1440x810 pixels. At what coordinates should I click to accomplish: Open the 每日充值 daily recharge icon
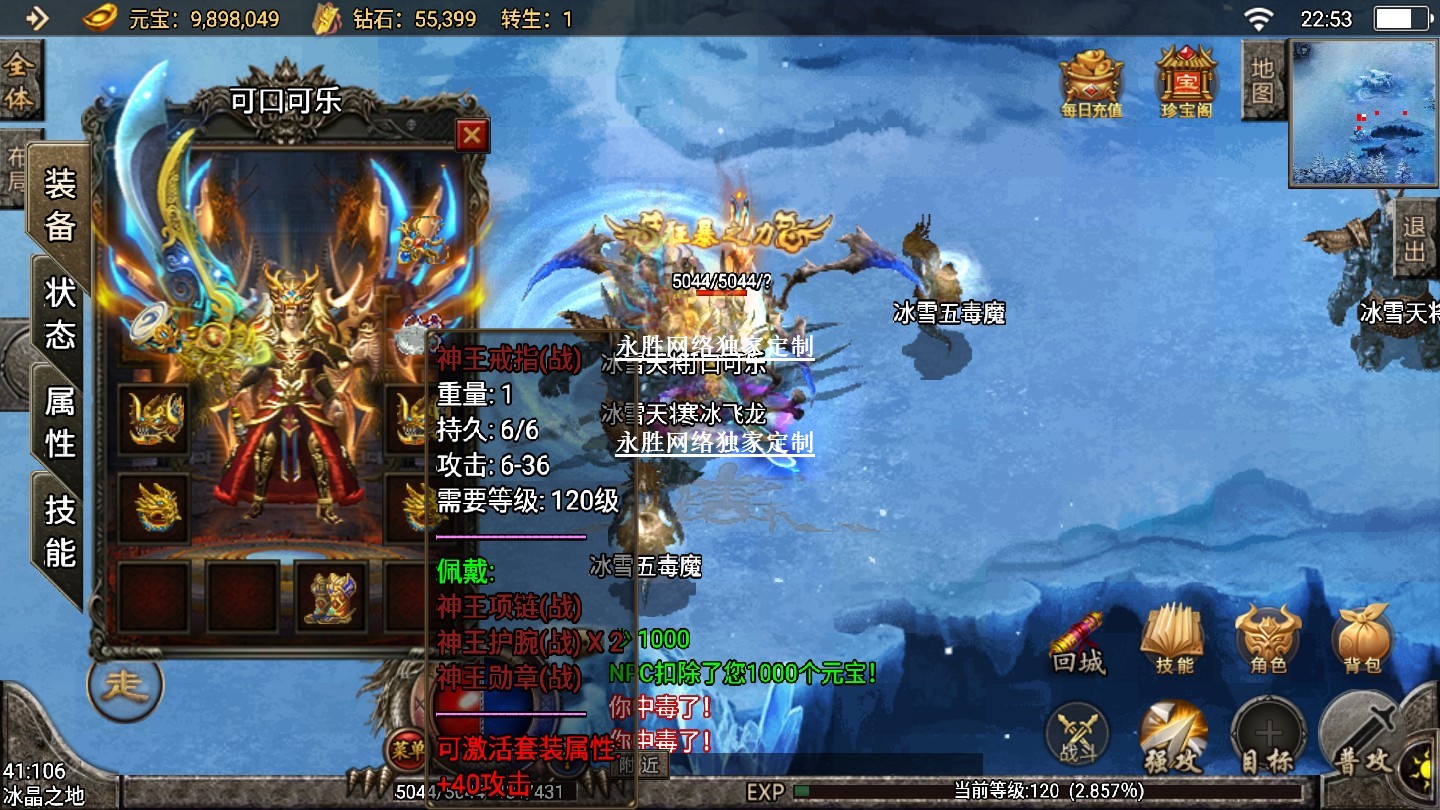[1091, 82]
